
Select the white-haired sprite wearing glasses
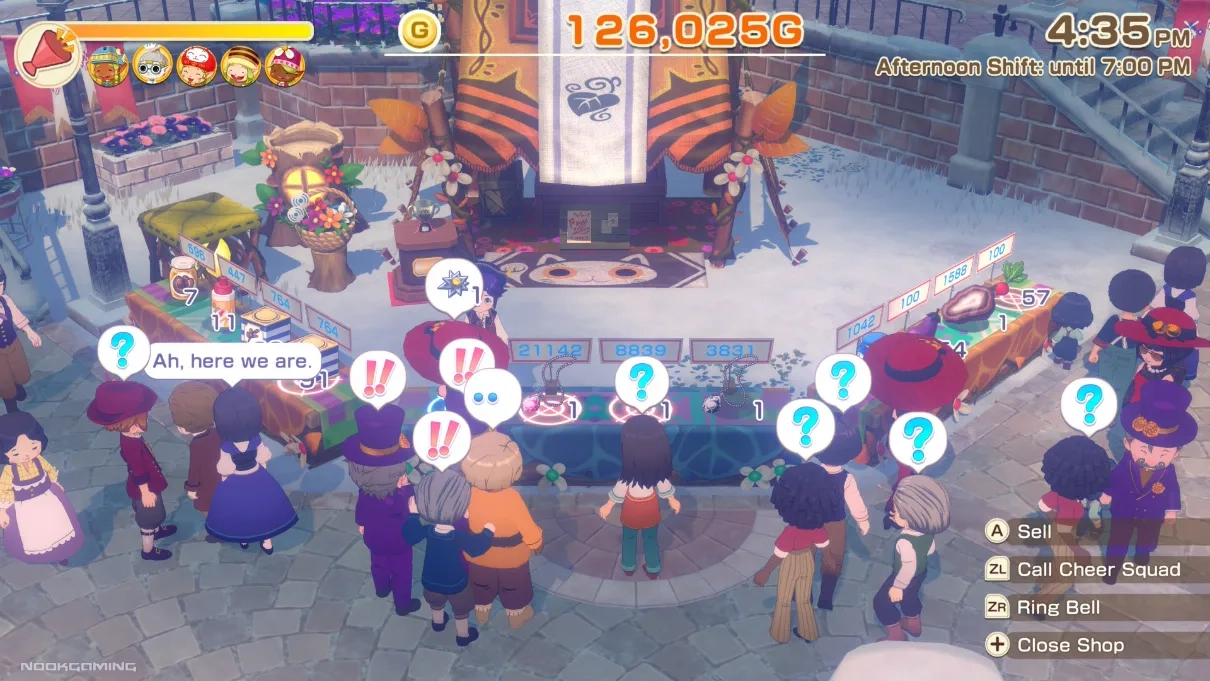(x=152, y=67)
